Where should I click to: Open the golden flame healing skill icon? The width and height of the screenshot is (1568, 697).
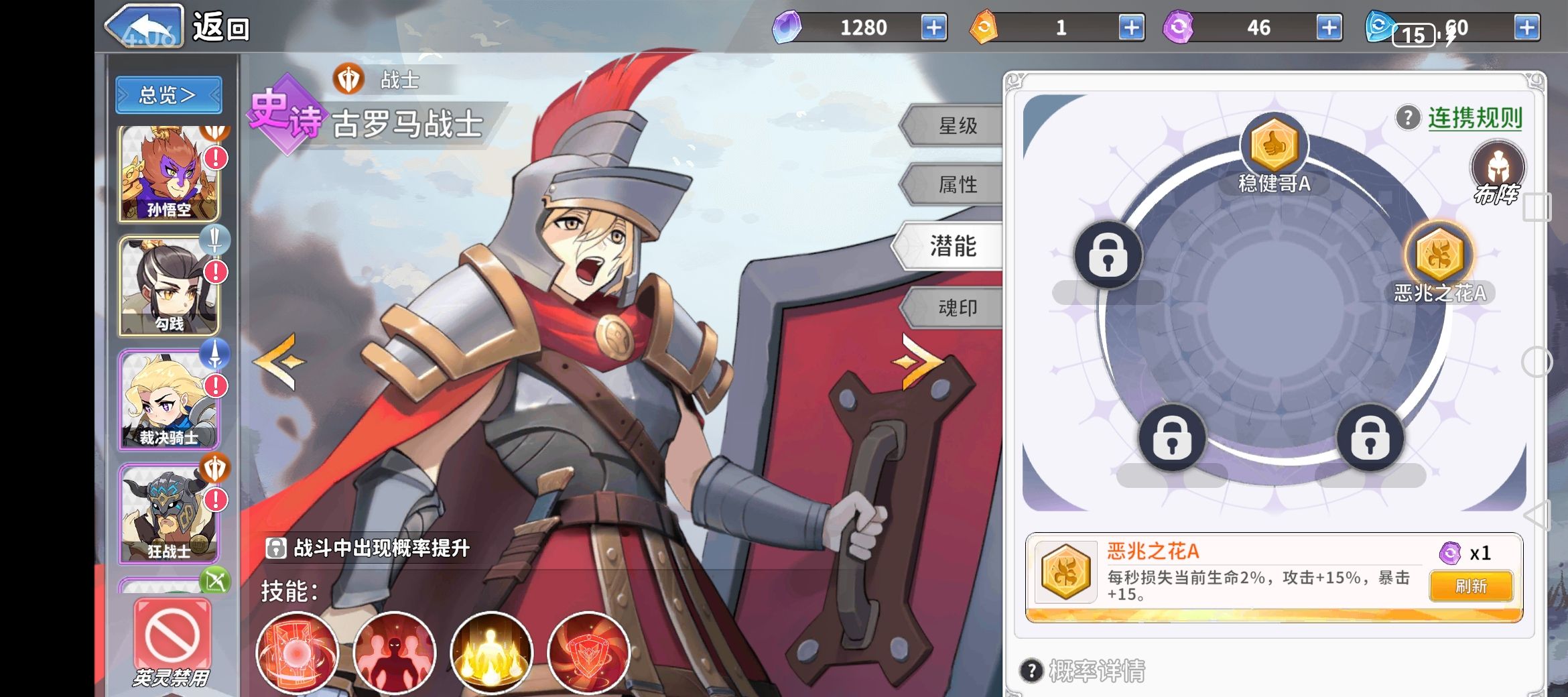pos(491,653)
